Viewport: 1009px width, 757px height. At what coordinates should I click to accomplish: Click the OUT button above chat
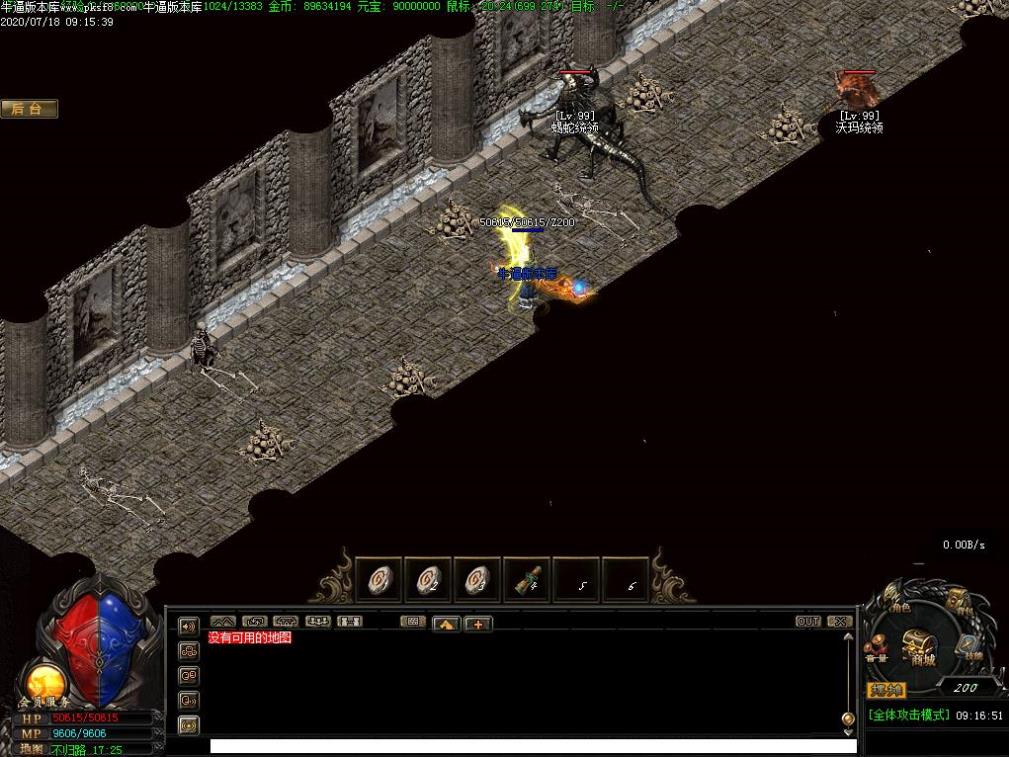pos(808,621)
